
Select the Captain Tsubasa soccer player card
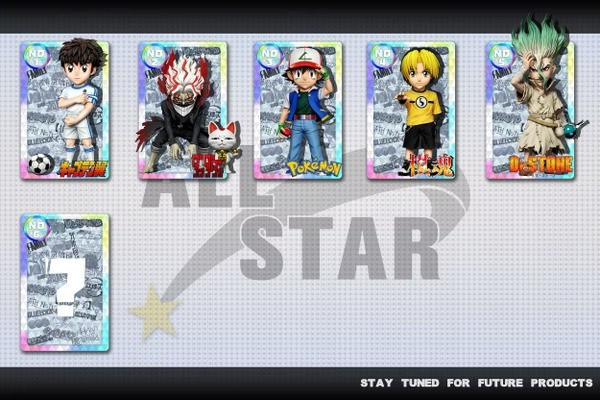65,110
